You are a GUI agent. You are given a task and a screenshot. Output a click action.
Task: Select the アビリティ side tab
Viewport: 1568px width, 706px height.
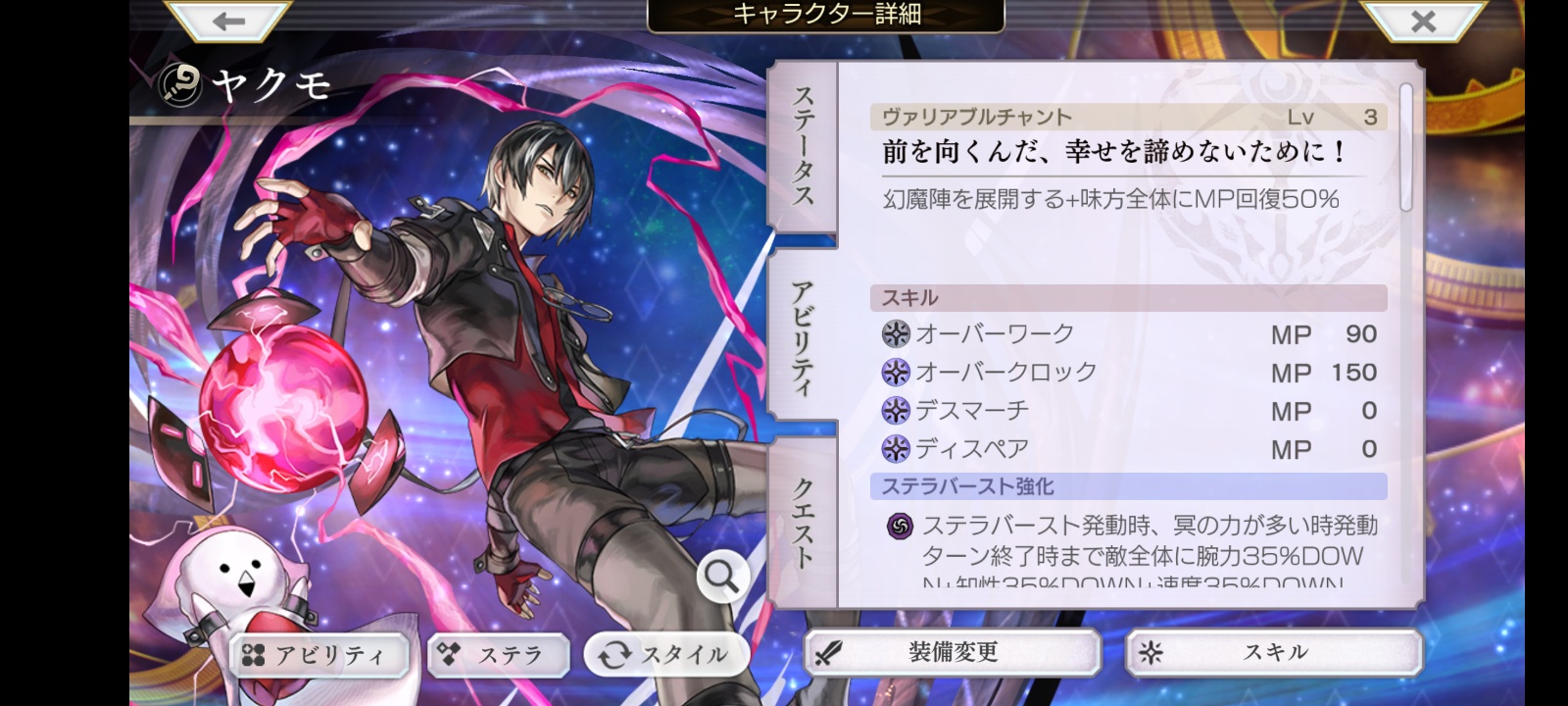click(x=803, y=336)
